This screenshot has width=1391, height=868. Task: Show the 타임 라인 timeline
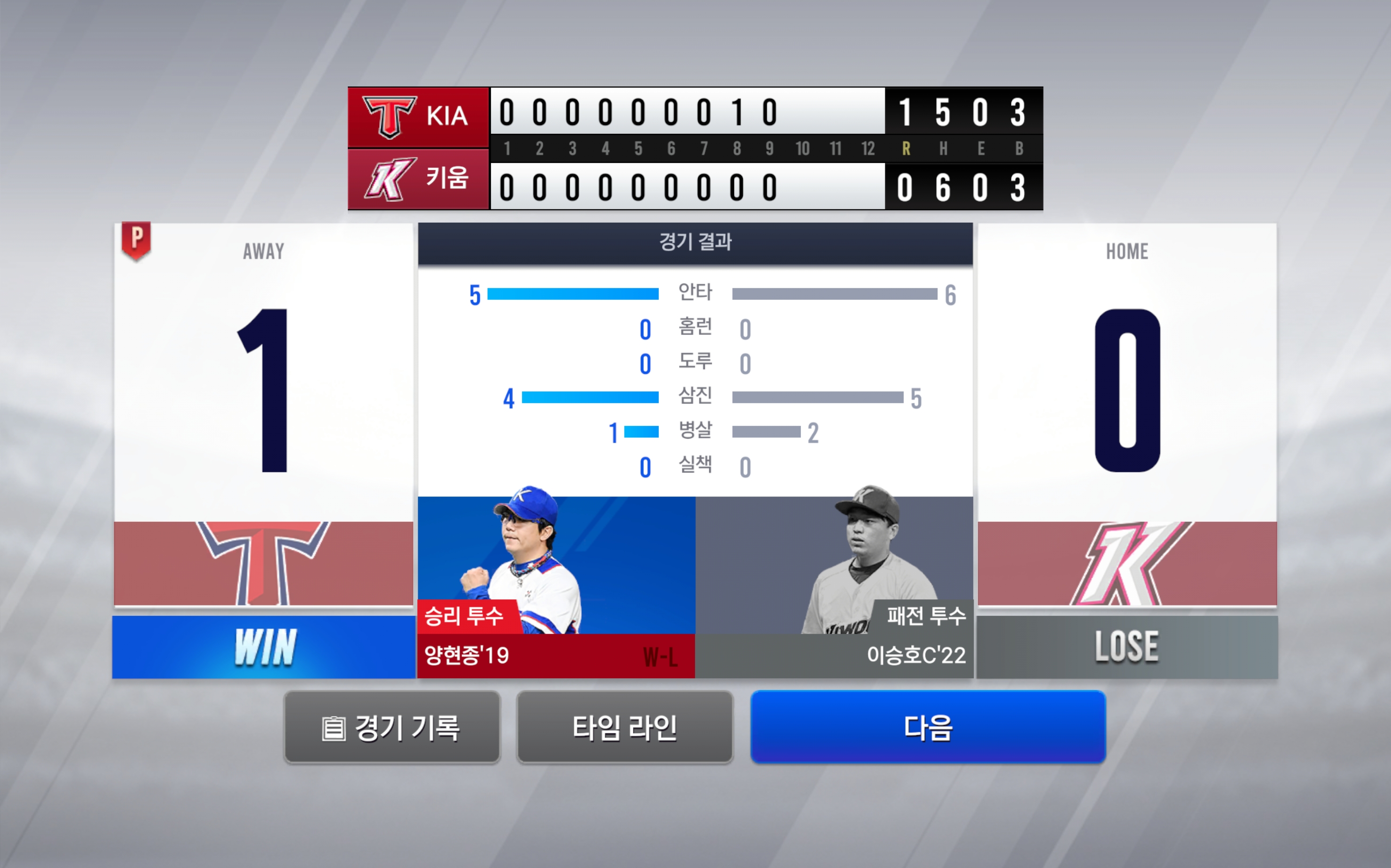[624, 728]
